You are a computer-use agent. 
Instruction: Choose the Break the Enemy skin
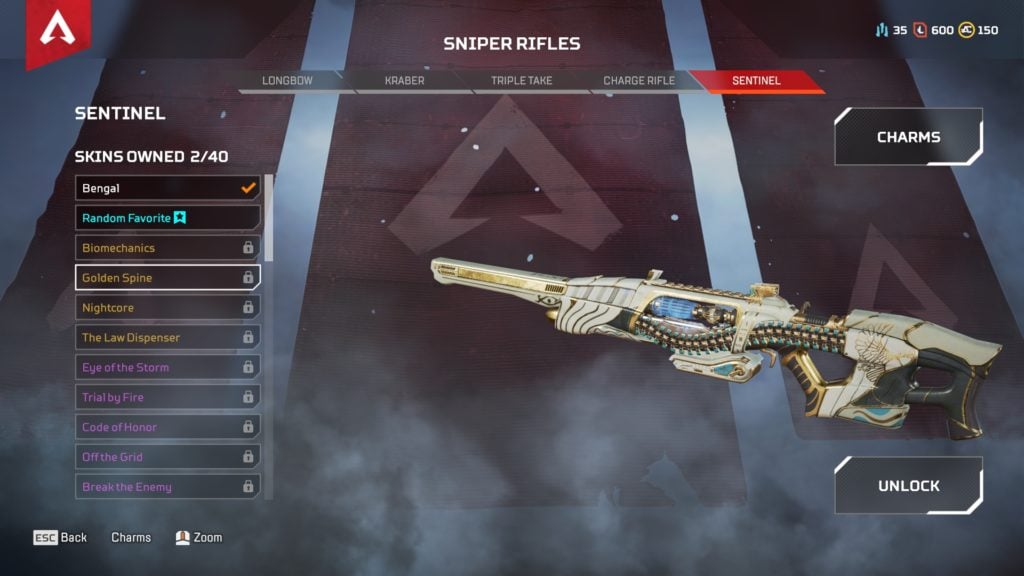pos(167,487)
